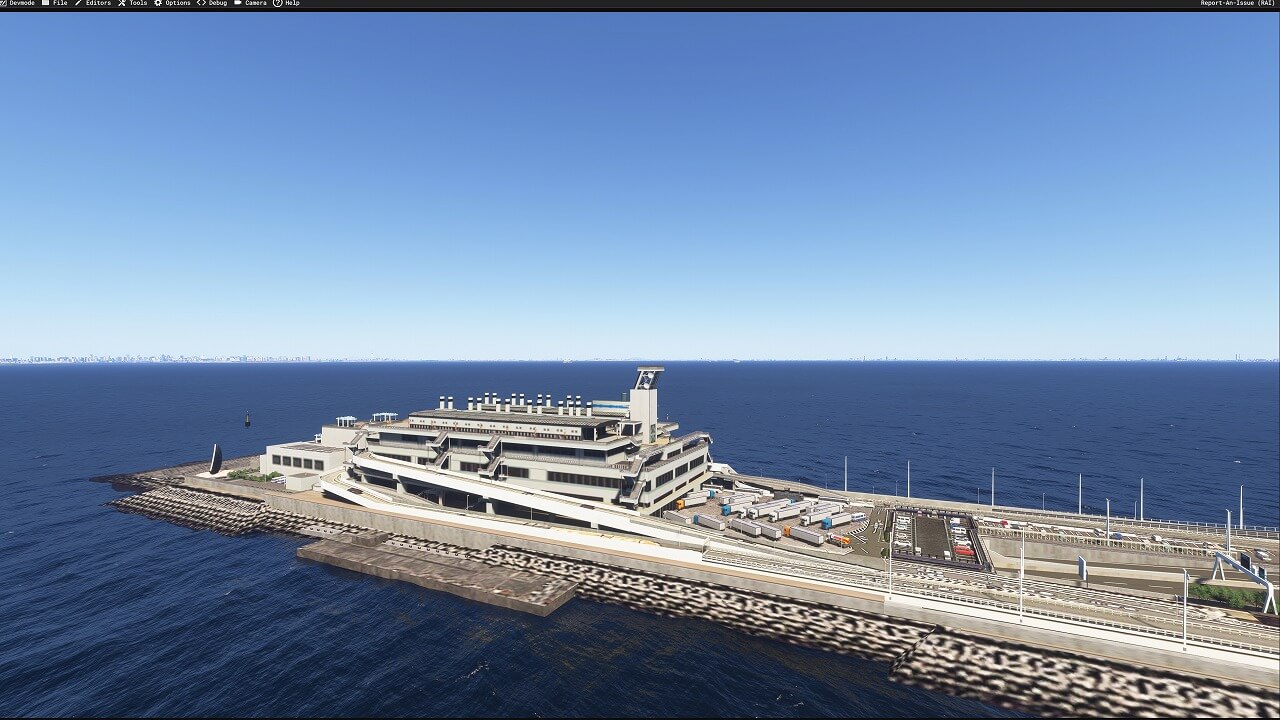The image size is (1280, 720).
Task: Open the Options menu
Action: (x=177, y=3)
